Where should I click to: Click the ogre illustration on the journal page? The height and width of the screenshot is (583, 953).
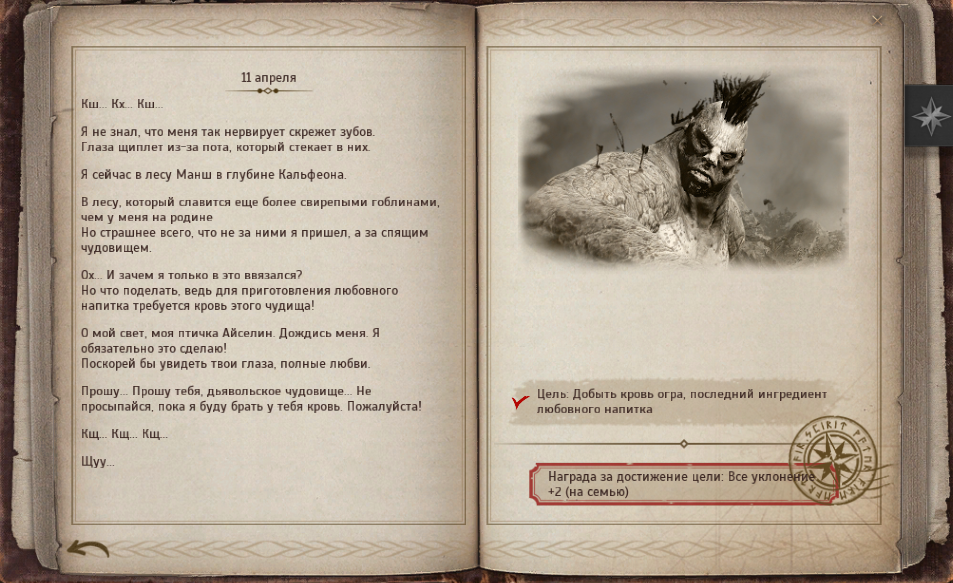672,176
